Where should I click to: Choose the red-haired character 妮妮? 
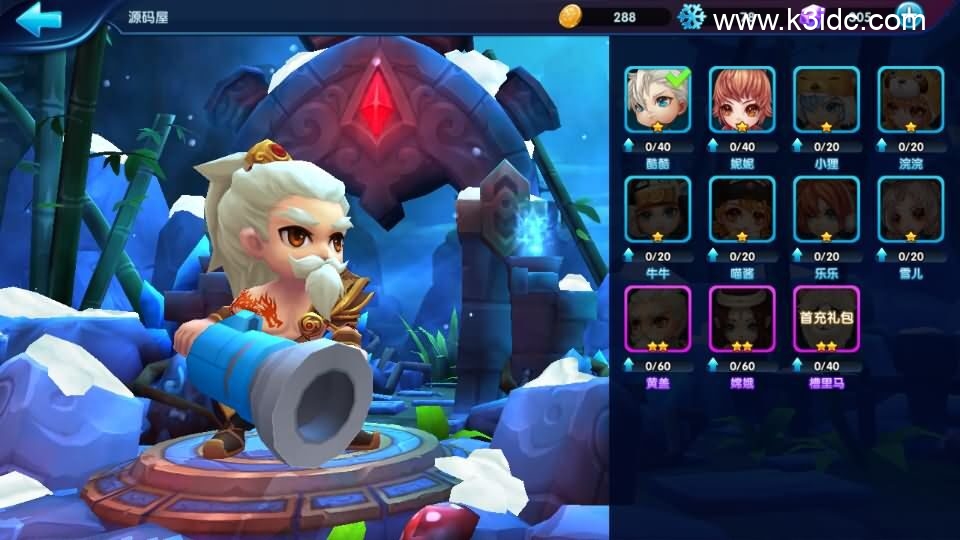pyautogui.click(x=742, y=99)
